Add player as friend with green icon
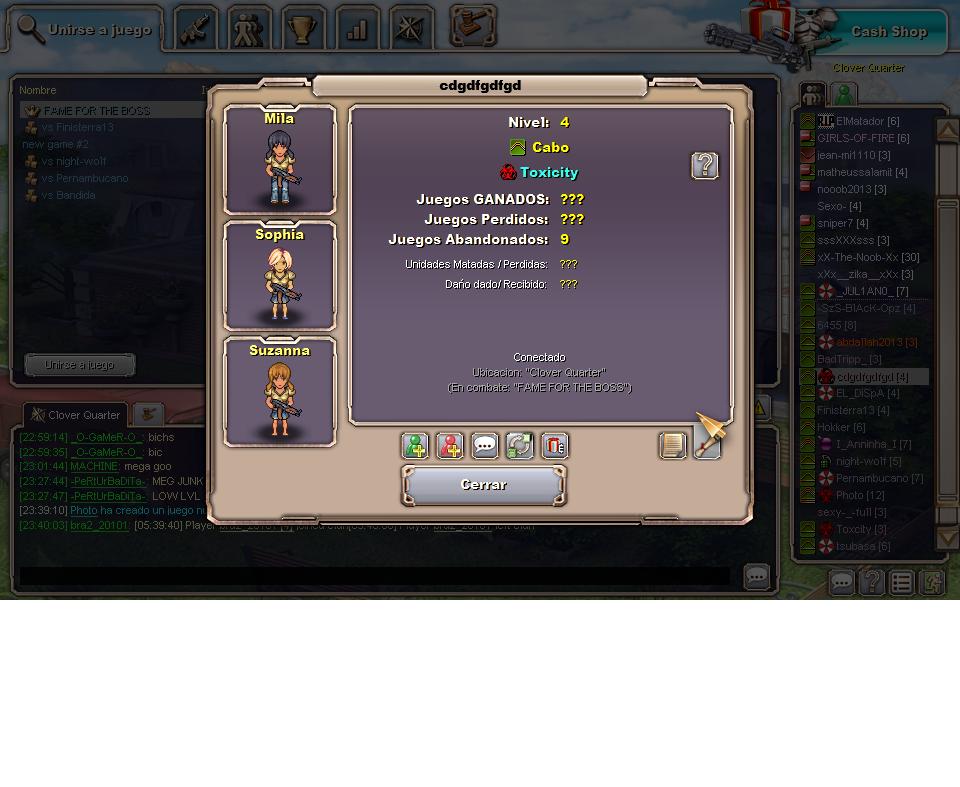The height and width of the screenshot is (787, 960). (415, 446)
